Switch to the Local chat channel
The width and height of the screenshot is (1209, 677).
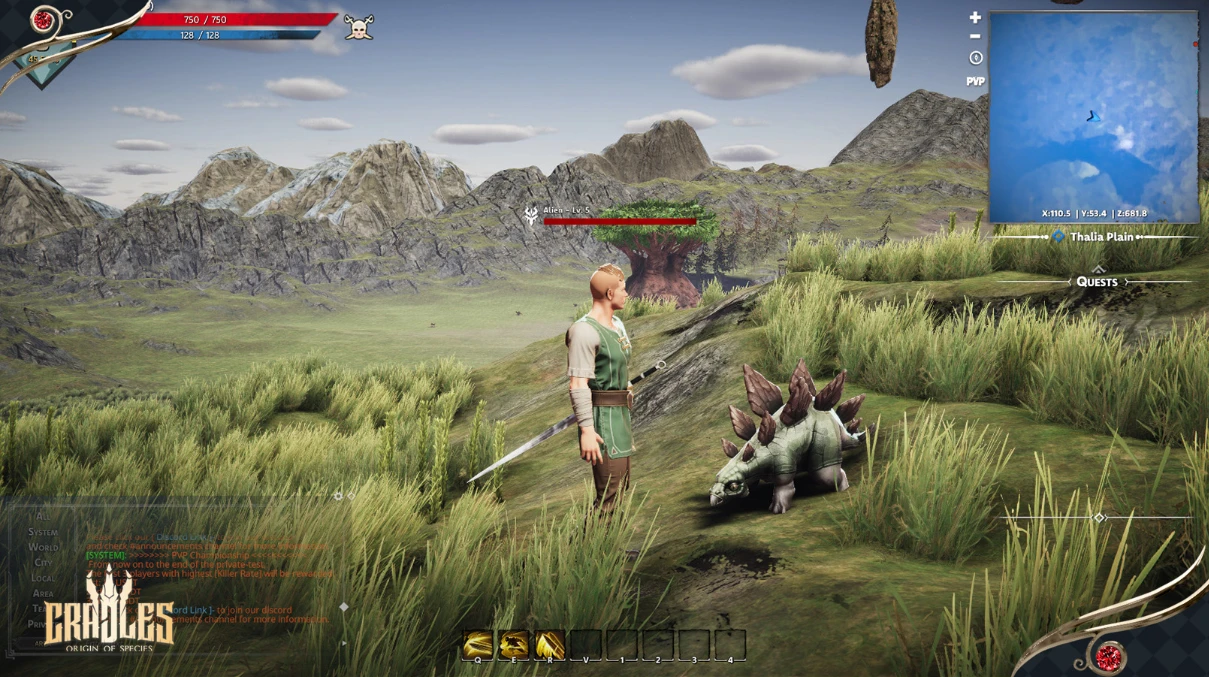(43, 577)
